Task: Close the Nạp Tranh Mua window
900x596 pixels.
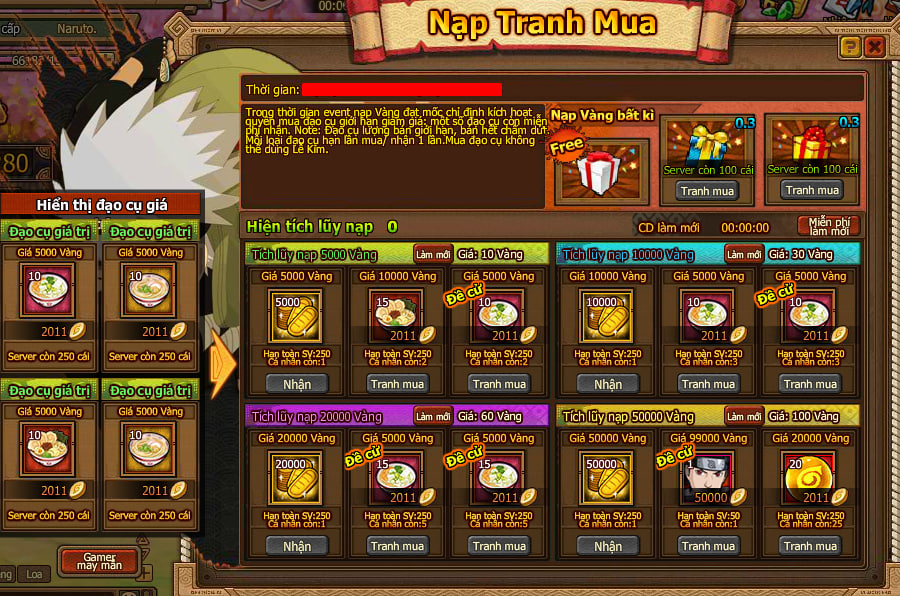Action: [874, 46]
